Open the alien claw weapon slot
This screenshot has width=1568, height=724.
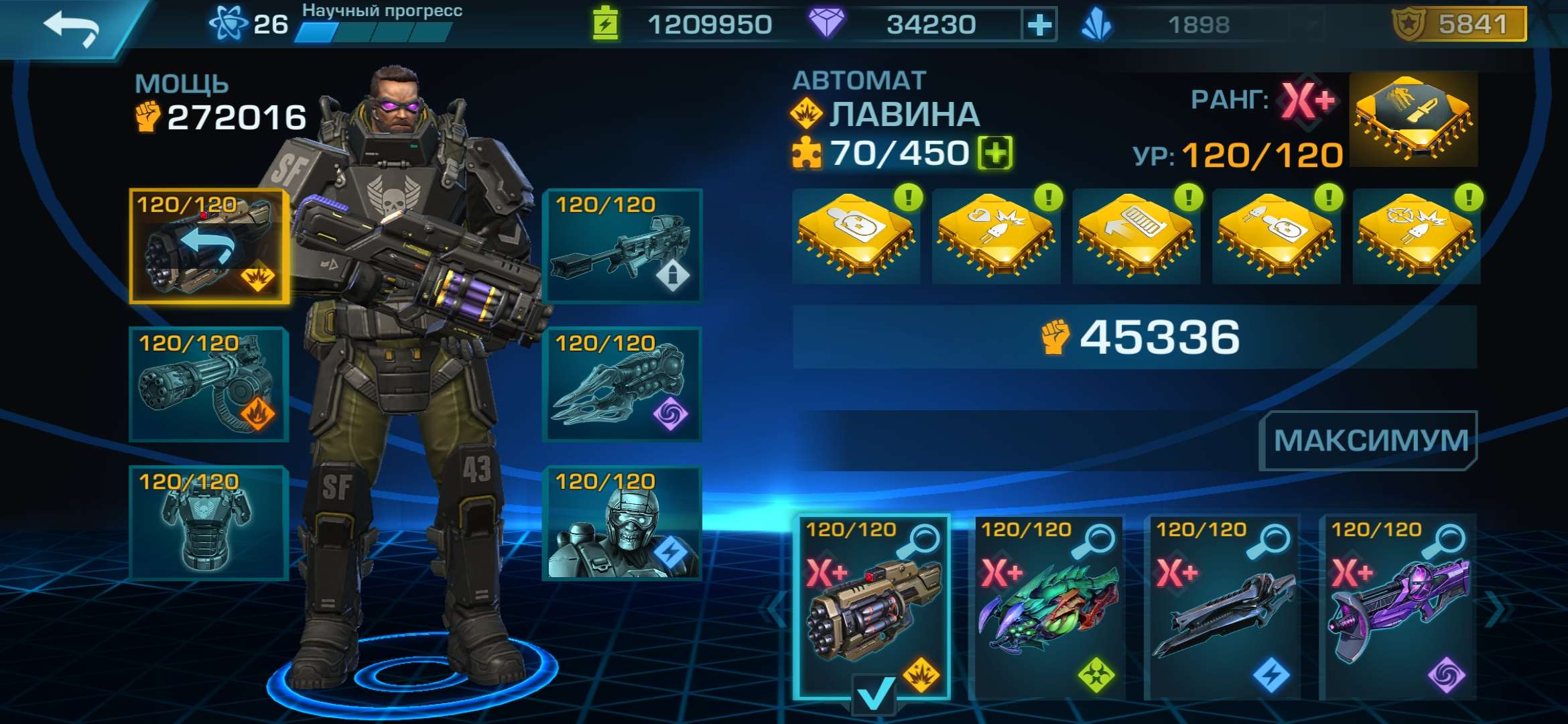coord(623,384)
